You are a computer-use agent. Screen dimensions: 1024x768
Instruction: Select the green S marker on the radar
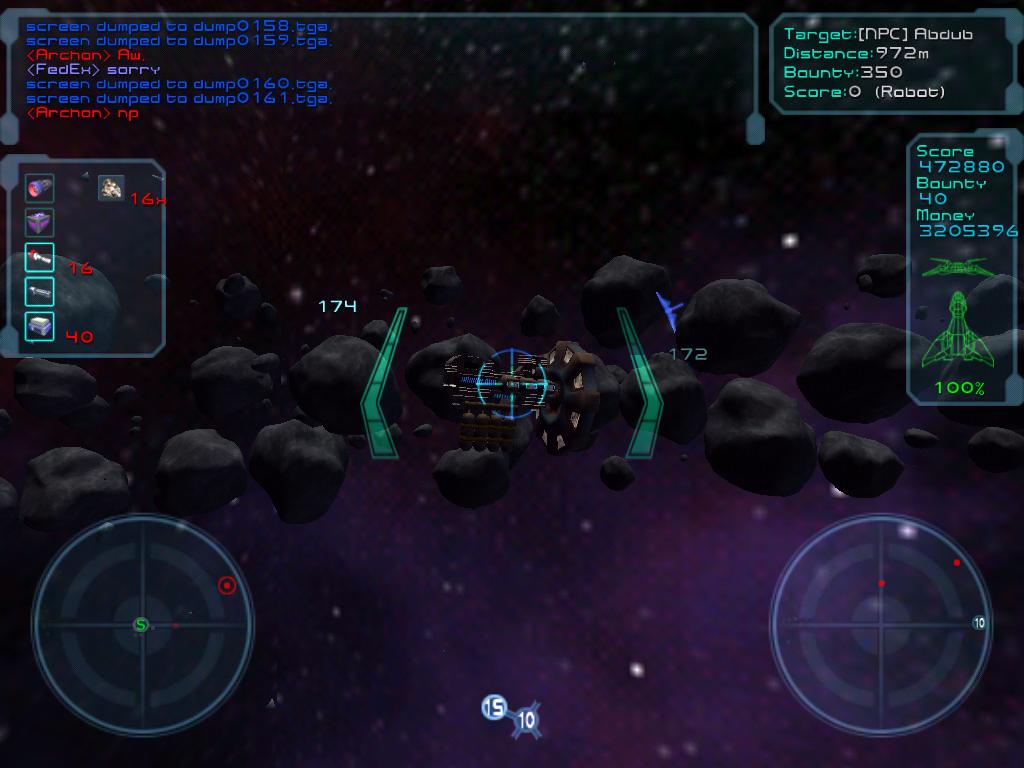click(x=141, y=625)
